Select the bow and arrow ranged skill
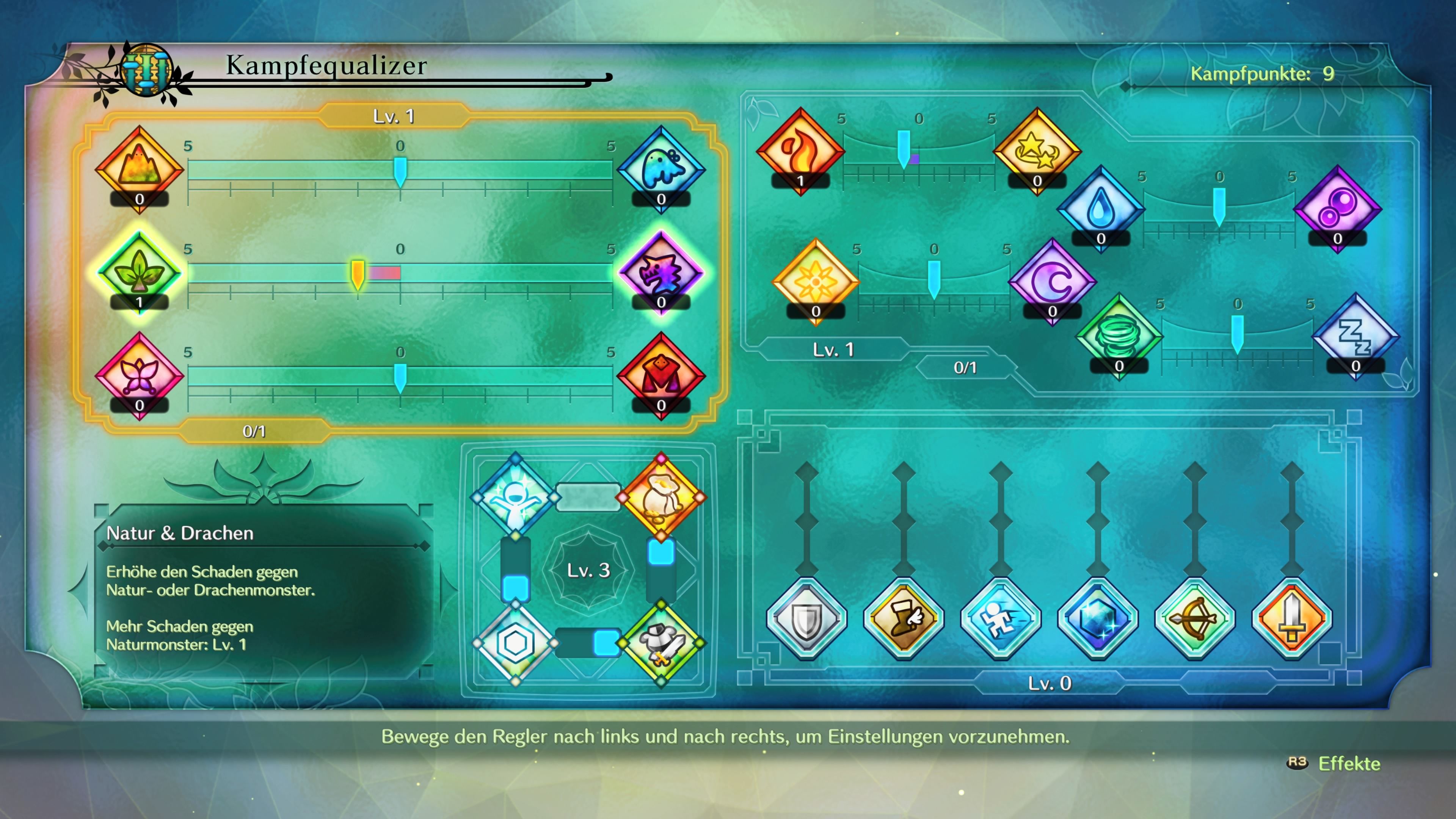This screenshot has width=1456, height=819. [1195, 618]
